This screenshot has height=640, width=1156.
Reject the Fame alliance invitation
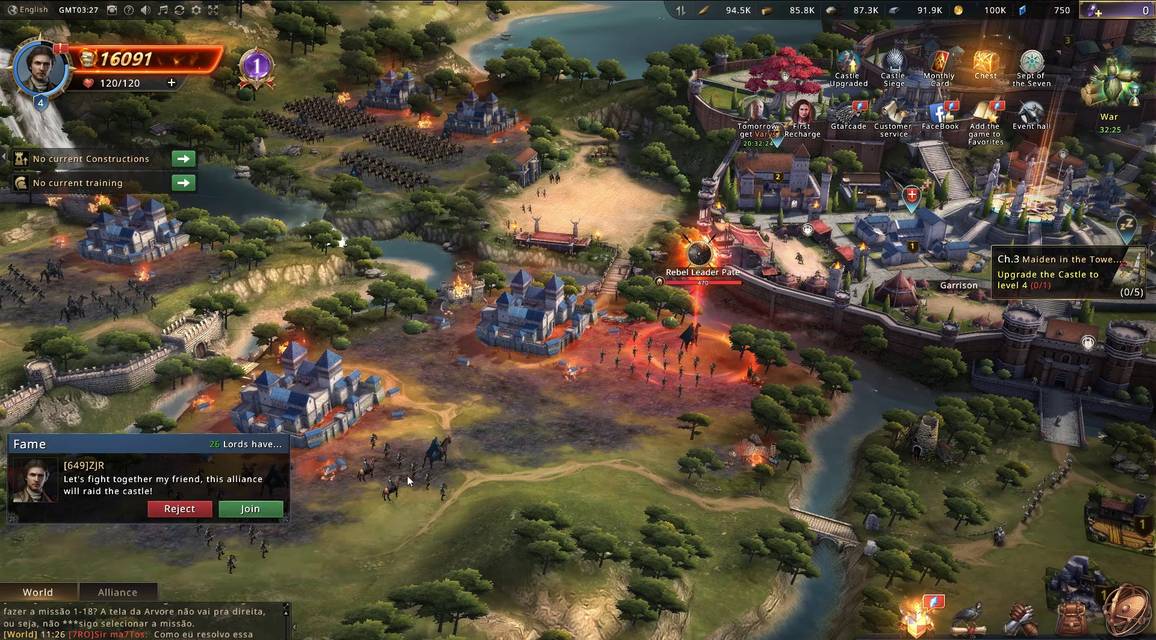click(179, 509)
